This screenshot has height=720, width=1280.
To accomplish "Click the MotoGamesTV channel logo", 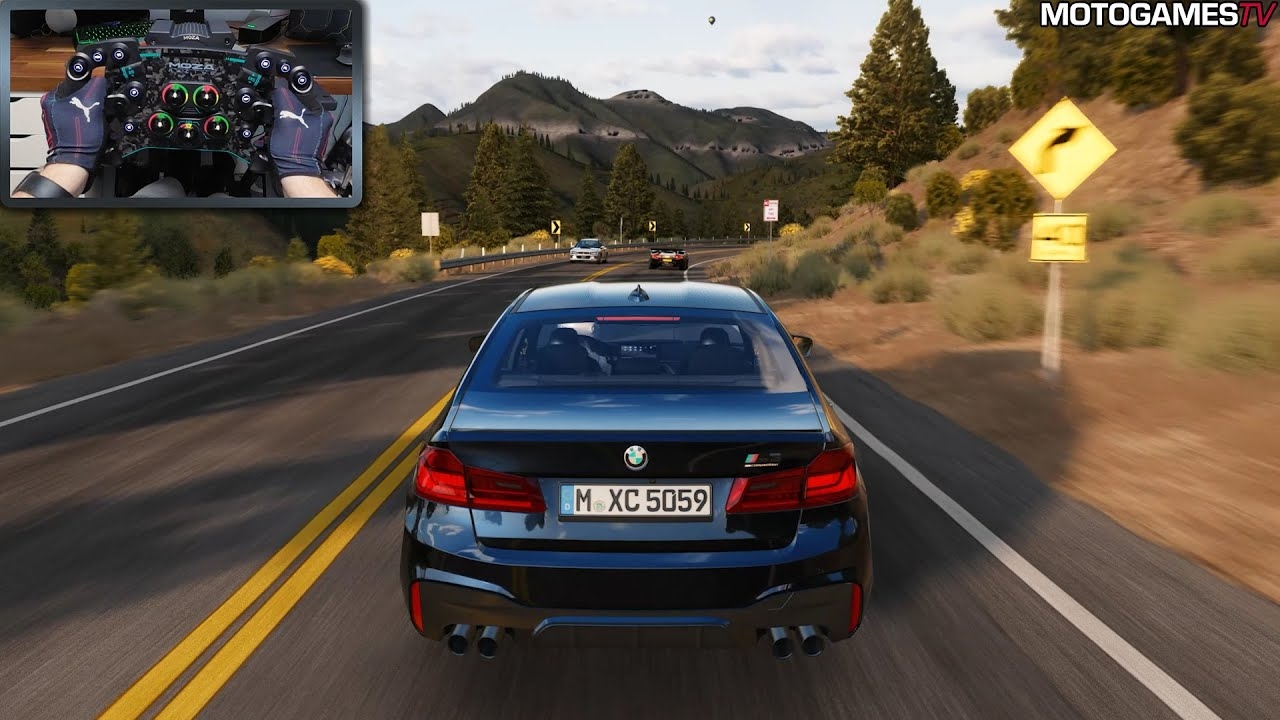I will pyautogui.click(x=1157, y=15).
